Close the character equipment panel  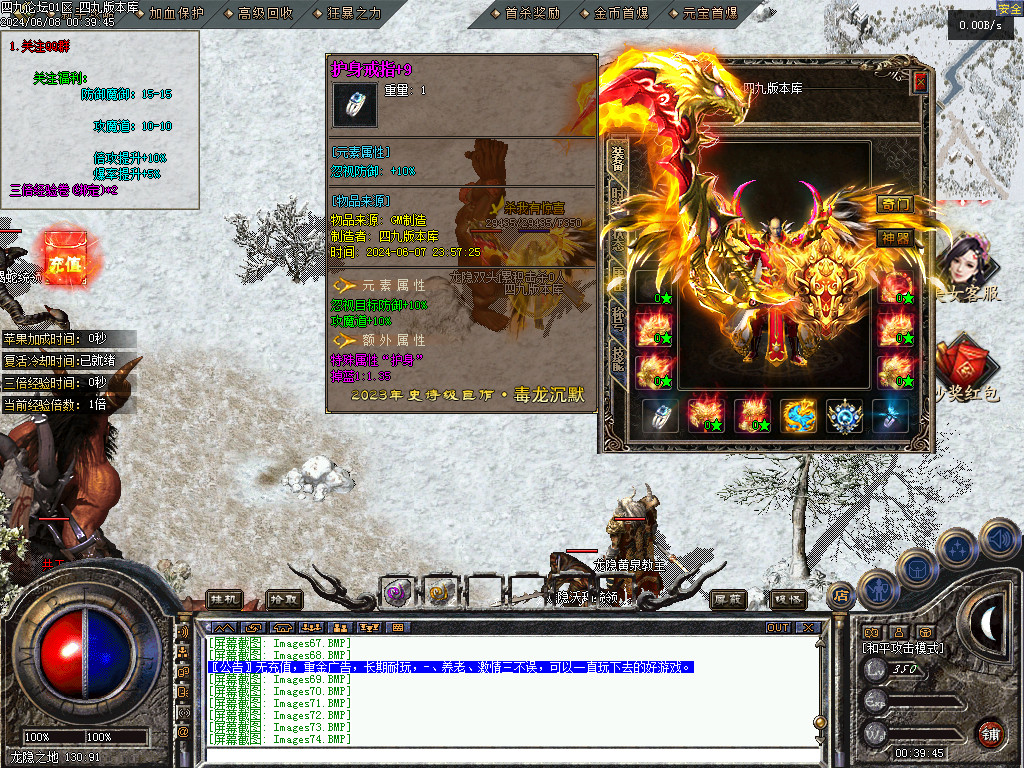coord(920,83)
